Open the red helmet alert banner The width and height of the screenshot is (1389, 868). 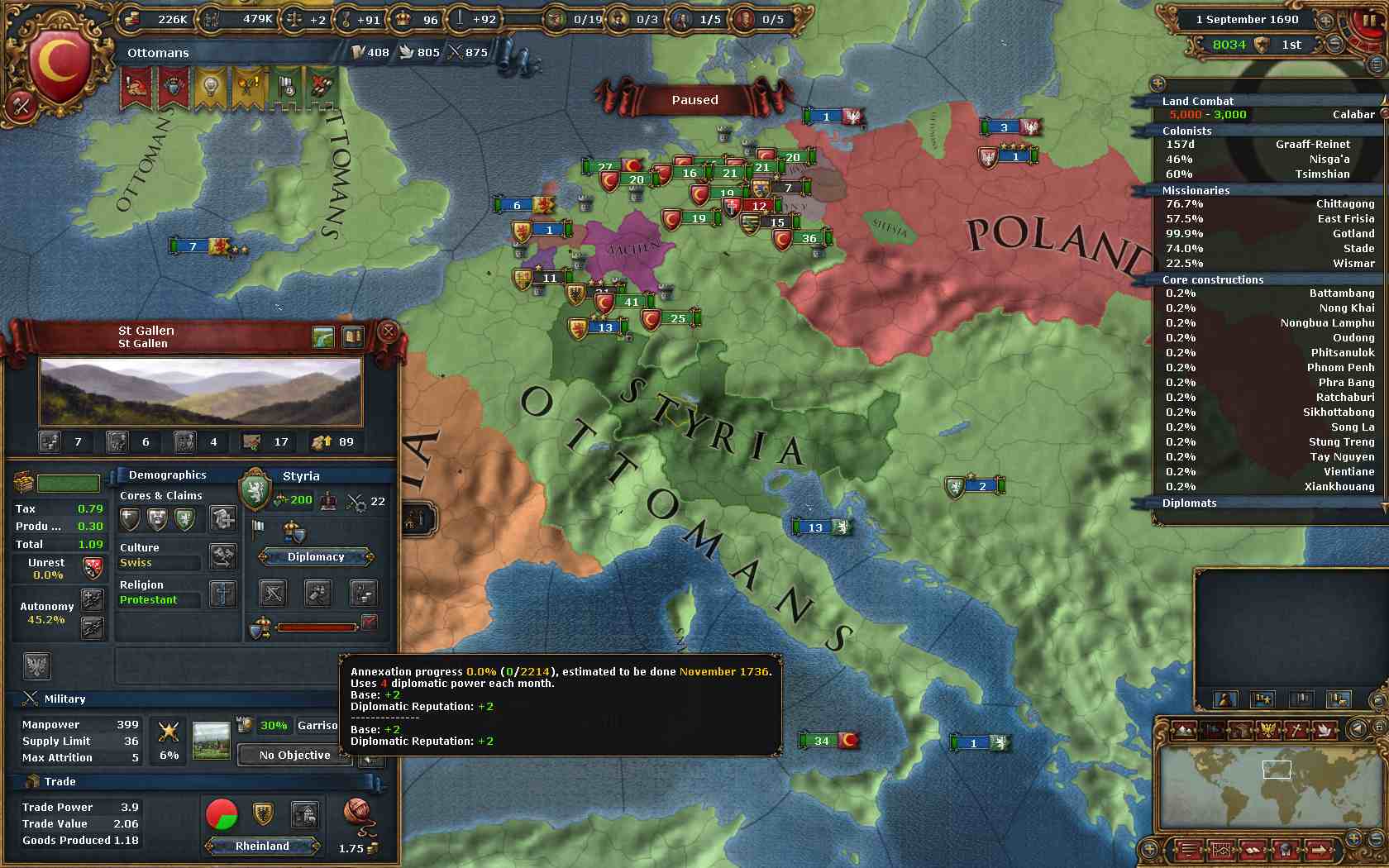coord(137,88)
